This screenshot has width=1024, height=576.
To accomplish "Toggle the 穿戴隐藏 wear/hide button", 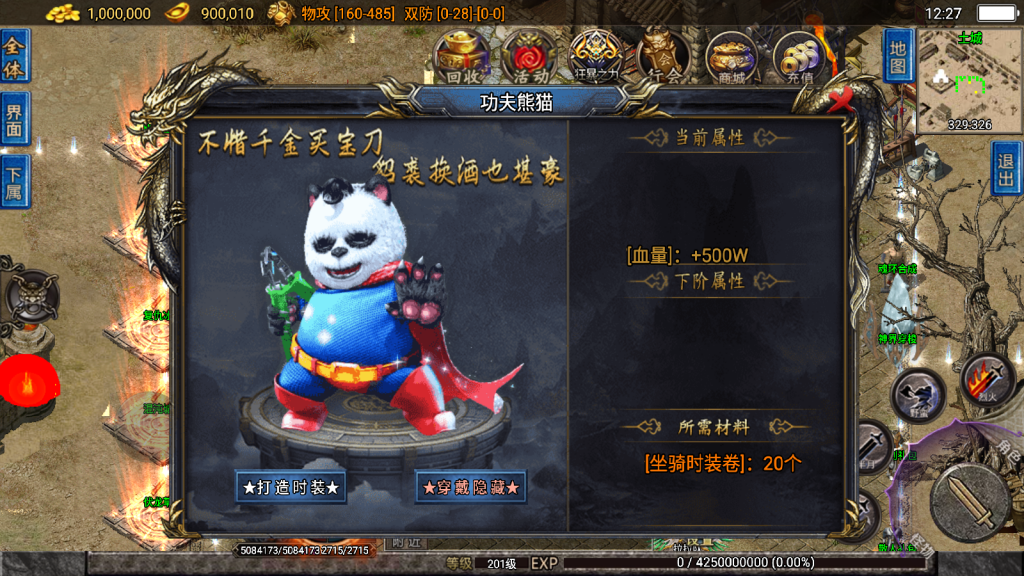I will click(x=471, y=488).
